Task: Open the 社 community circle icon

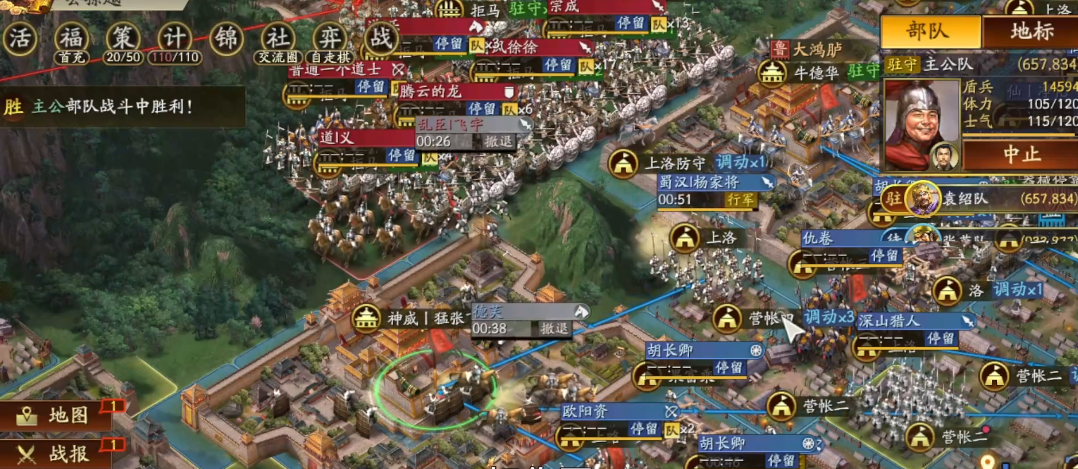Action: (x=278, y=38)
